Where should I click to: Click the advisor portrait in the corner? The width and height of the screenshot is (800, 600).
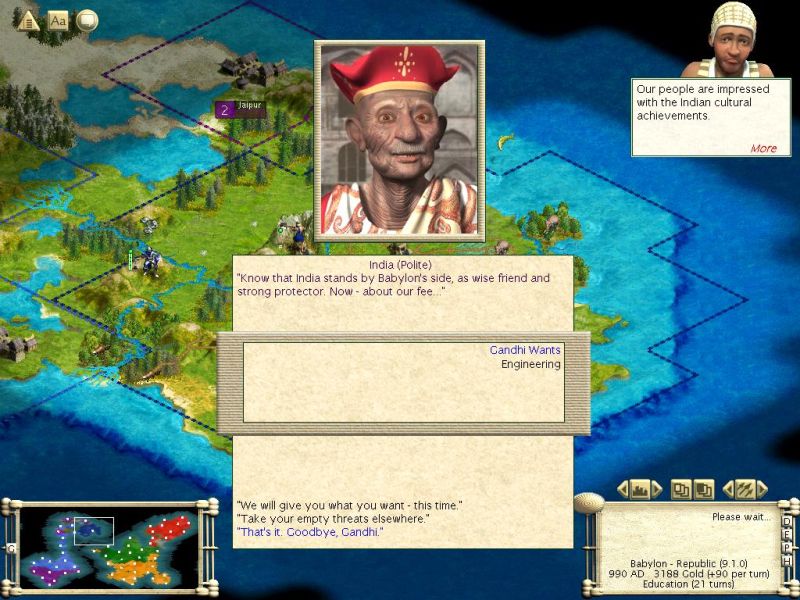[x=742, y=38]
